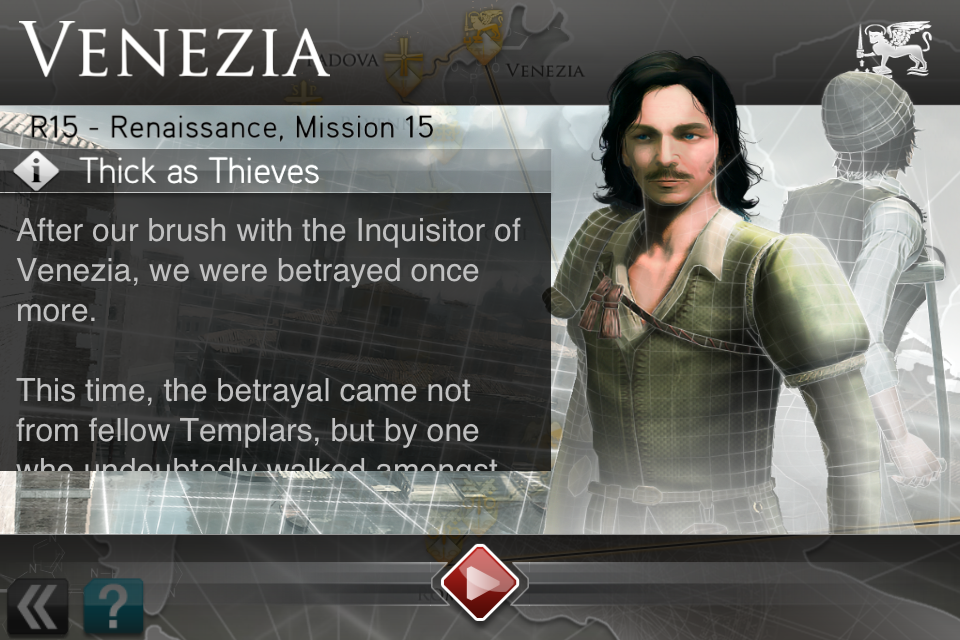Open help with the question mark button
The image size is (960, 640).
coord(113,606)
